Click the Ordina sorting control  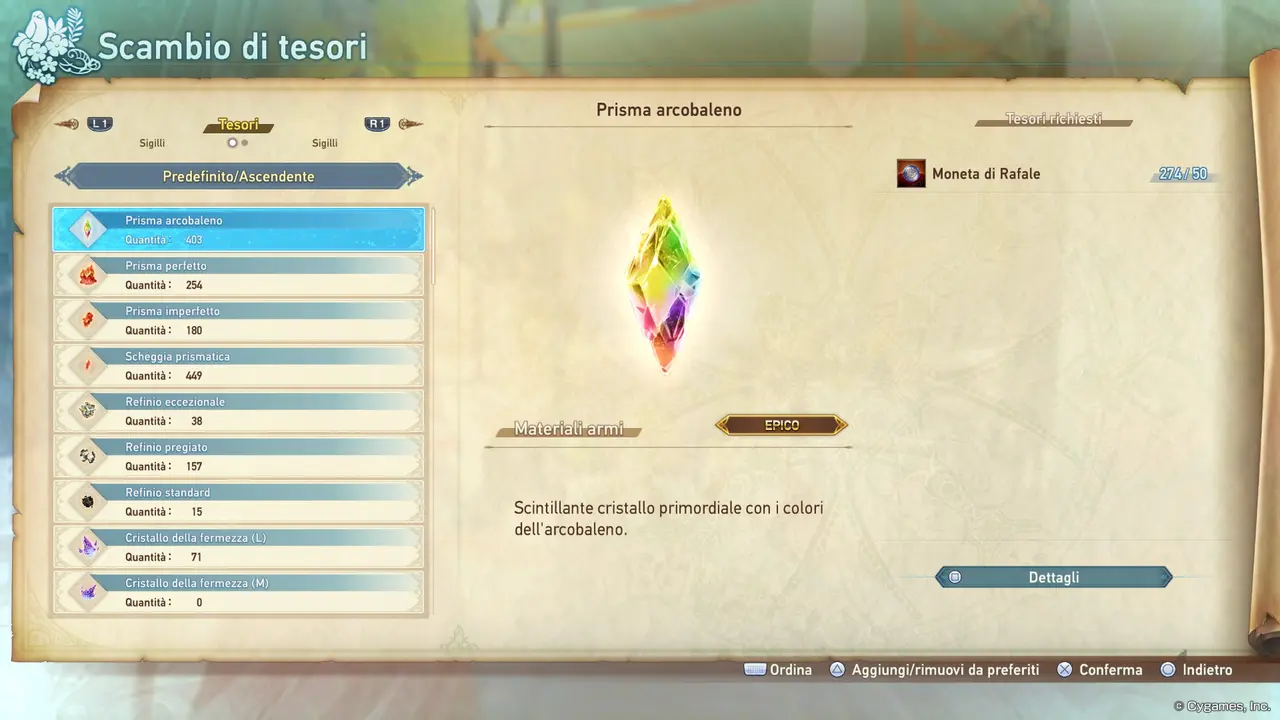779,669
